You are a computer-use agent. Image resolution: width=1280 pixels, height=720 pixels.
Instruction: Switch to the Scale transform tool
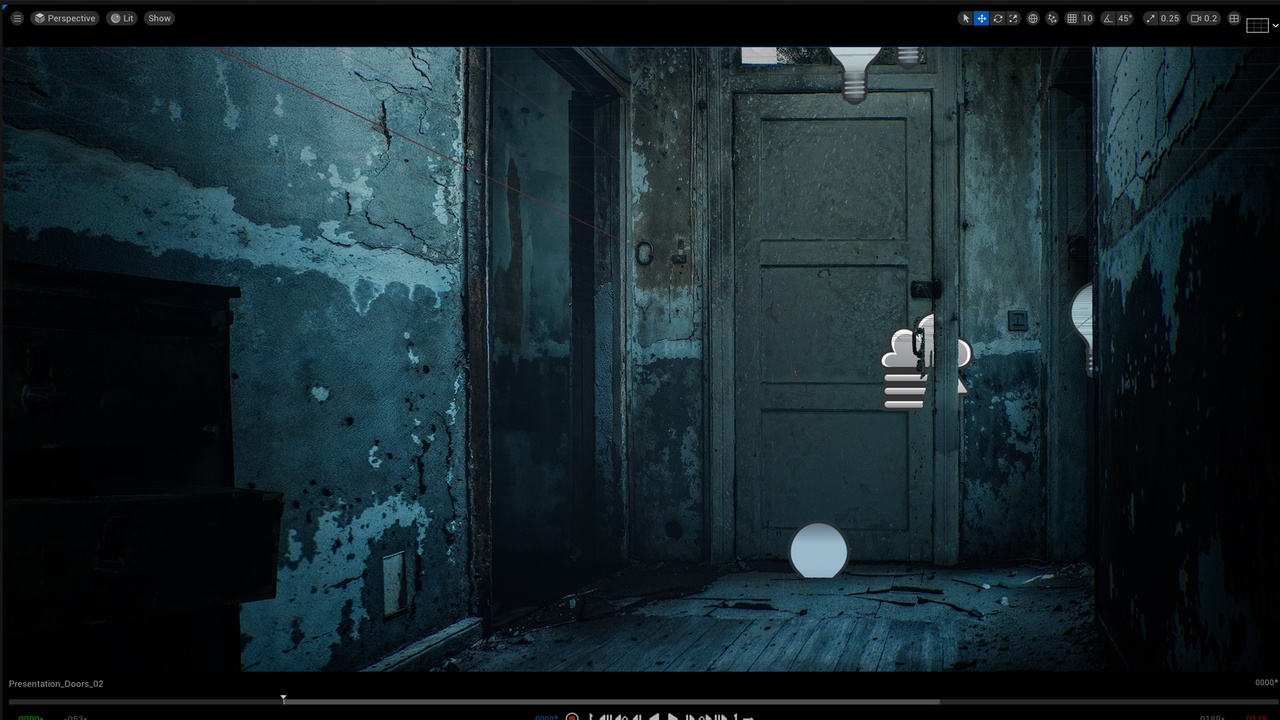[1014, 18]
